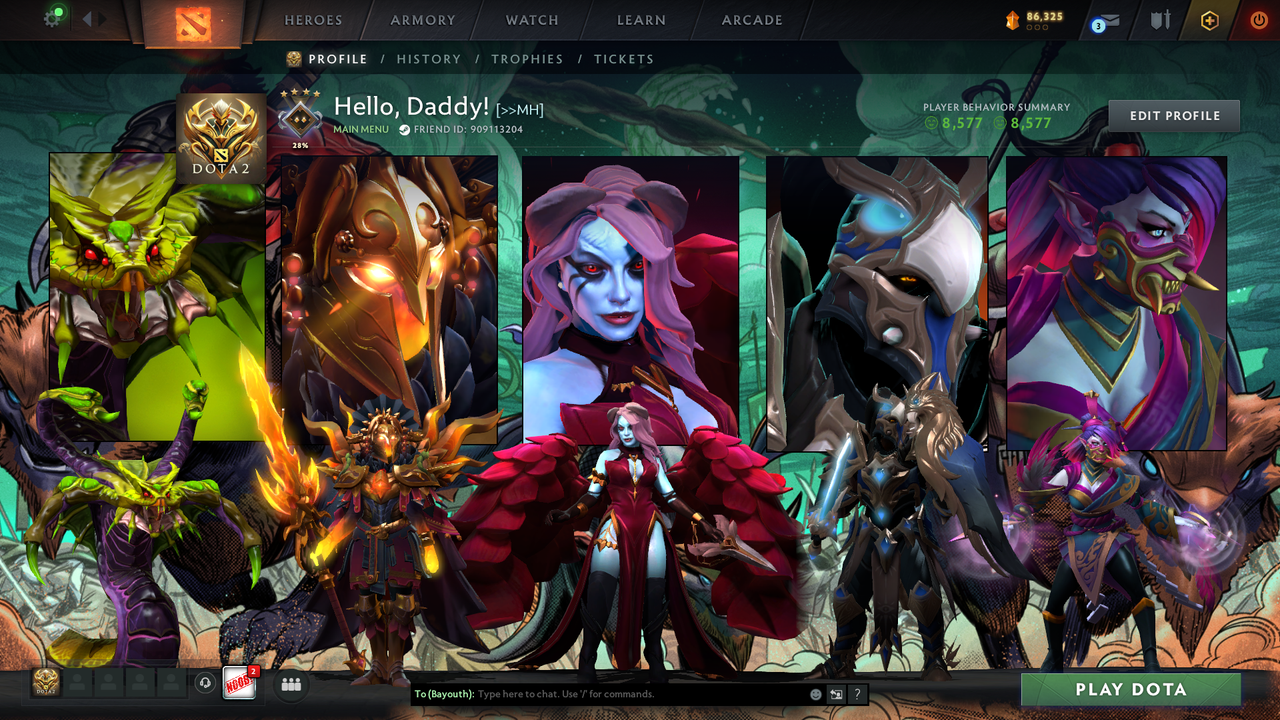Open Dota Plus subscription via hexagon plus icon

[1209, 20]
